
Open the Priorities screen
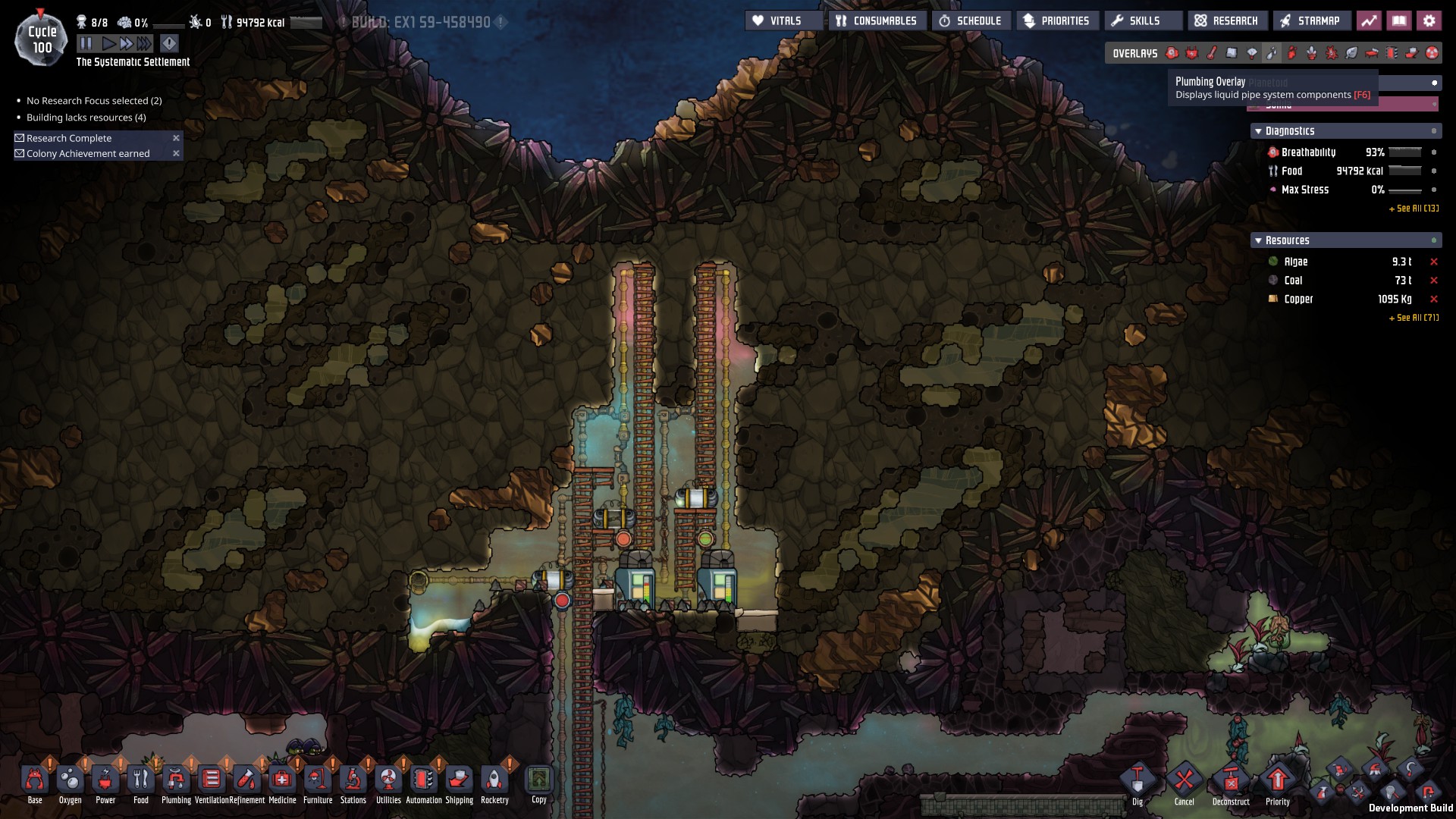tap(1056, 21)
